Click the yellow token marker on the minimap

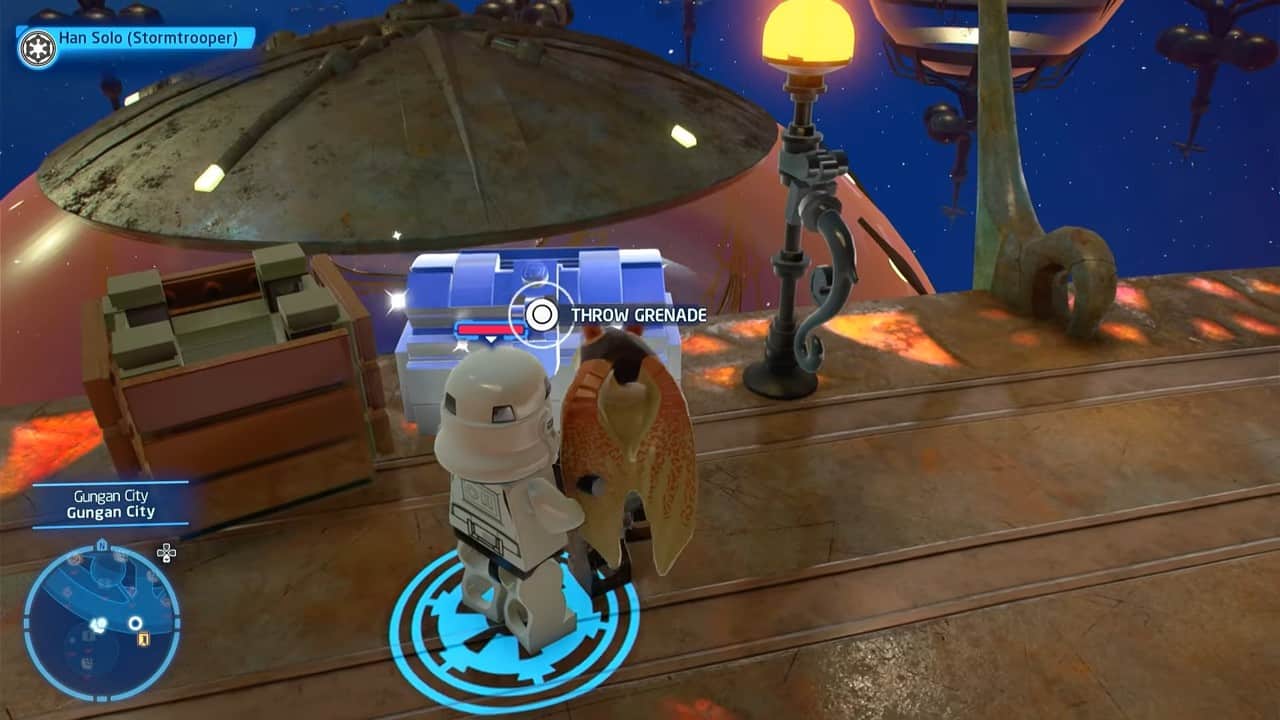pyautogui.click(x=143, y=638)
